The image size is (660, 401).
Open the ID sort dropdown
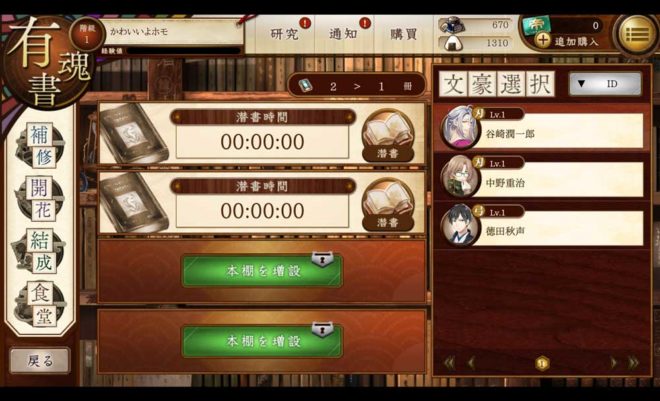click(604, 84)
